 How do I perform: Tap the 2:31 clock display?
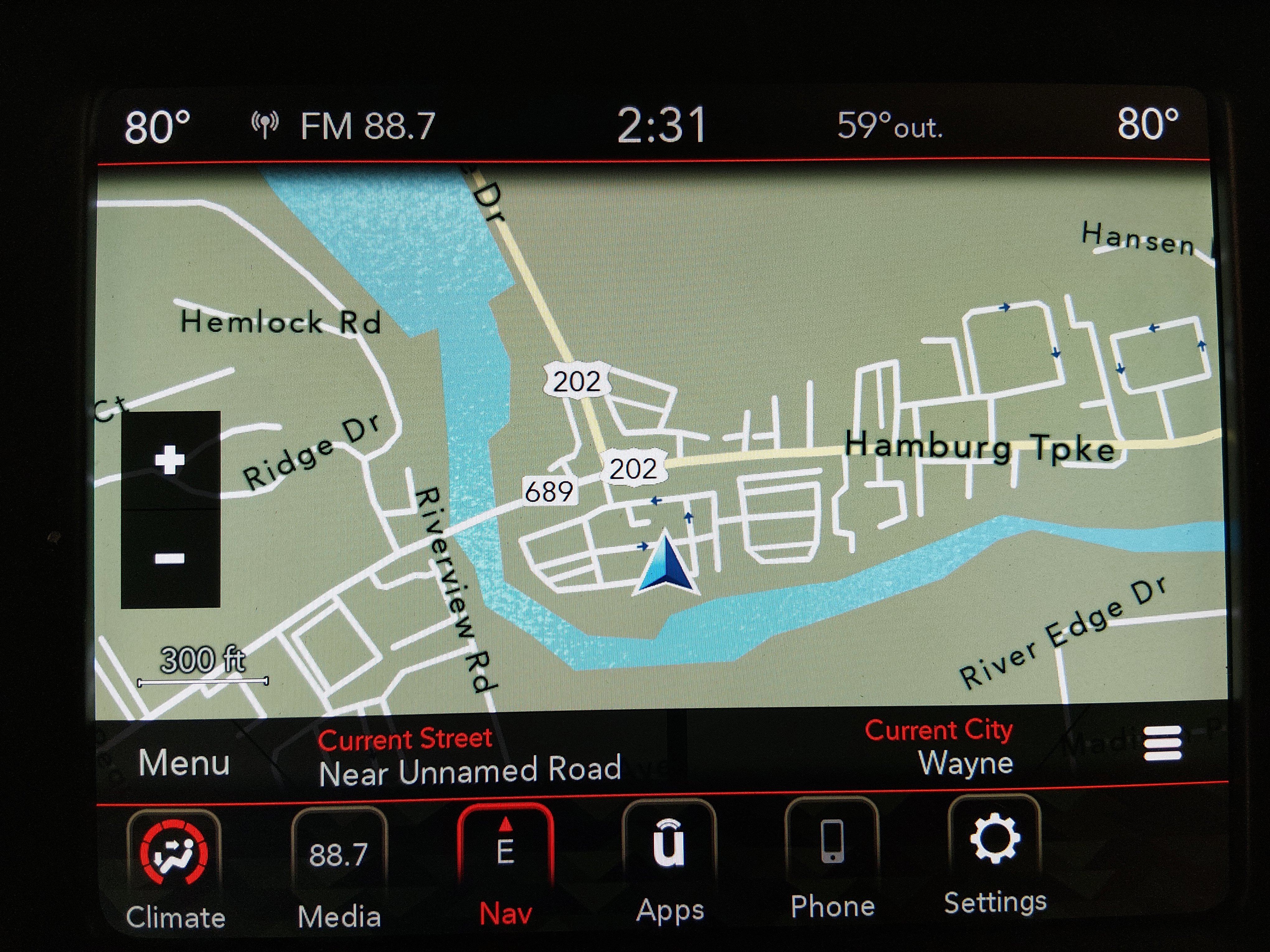point(661,125)
